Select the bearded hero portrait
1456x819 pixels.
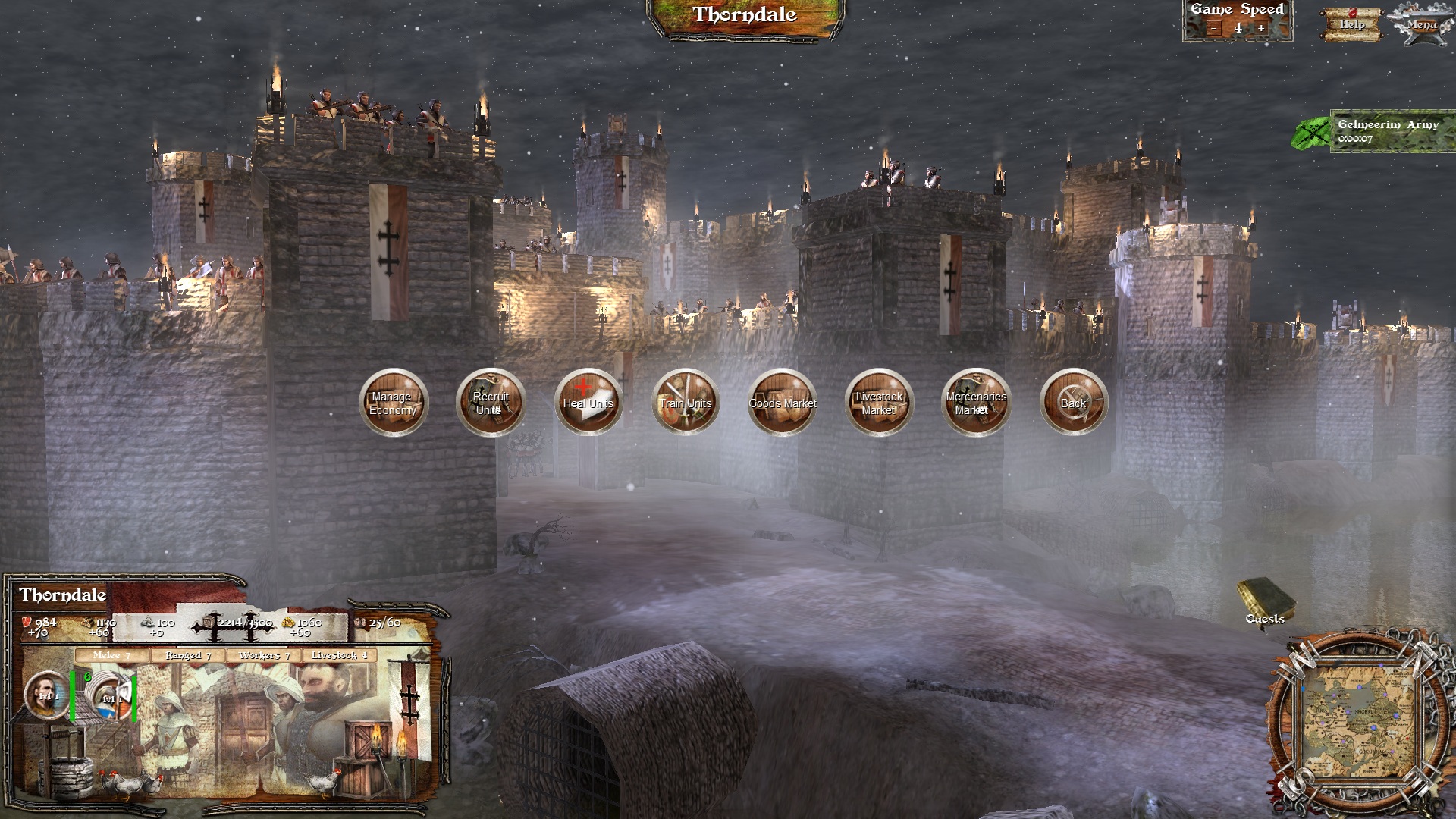tap(46, 695)
